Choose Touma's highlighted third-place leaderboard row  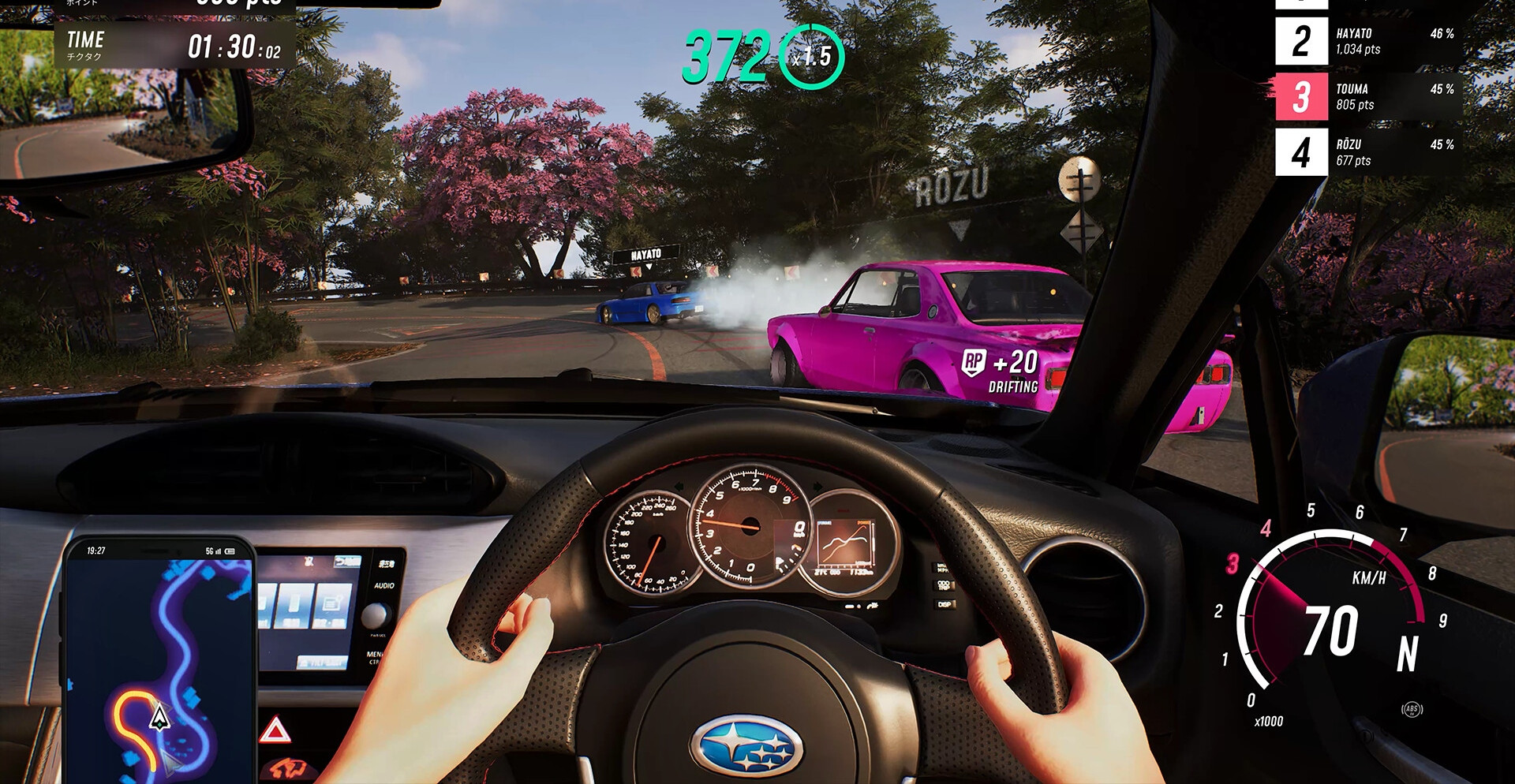pos(1368,97)
